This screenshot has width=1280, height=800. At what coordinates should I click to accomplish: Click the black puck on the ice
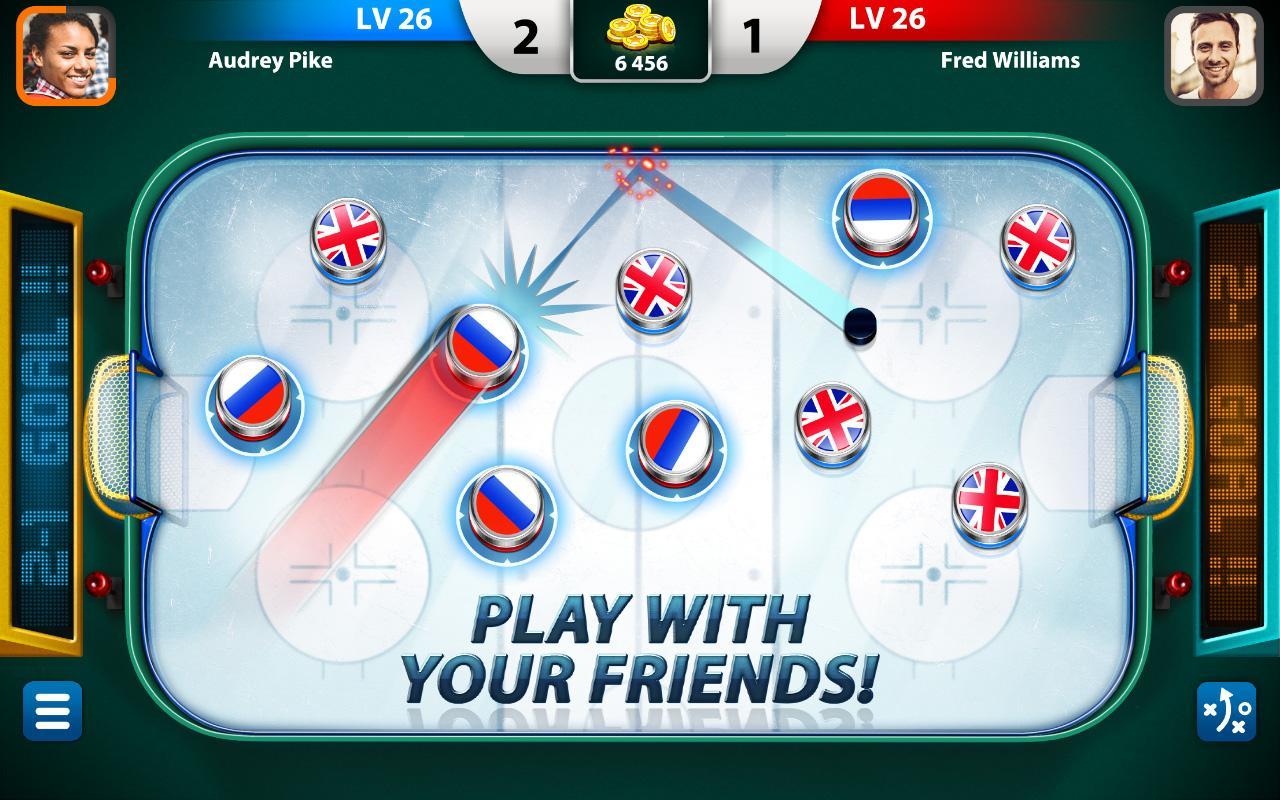(x=858, y=325)
